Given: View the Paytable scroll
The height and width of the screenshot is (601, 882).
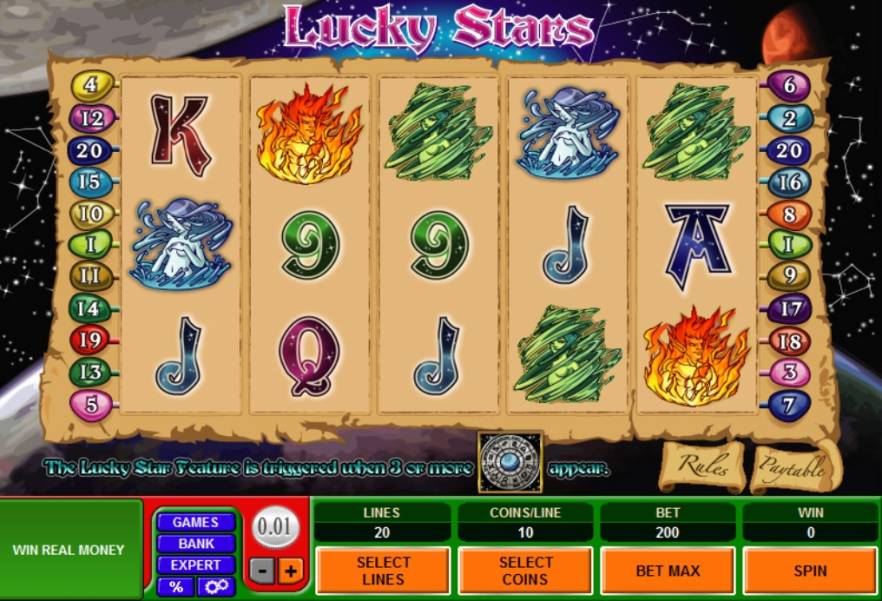Looking at the screenshot, I should (x=791, y=466).
